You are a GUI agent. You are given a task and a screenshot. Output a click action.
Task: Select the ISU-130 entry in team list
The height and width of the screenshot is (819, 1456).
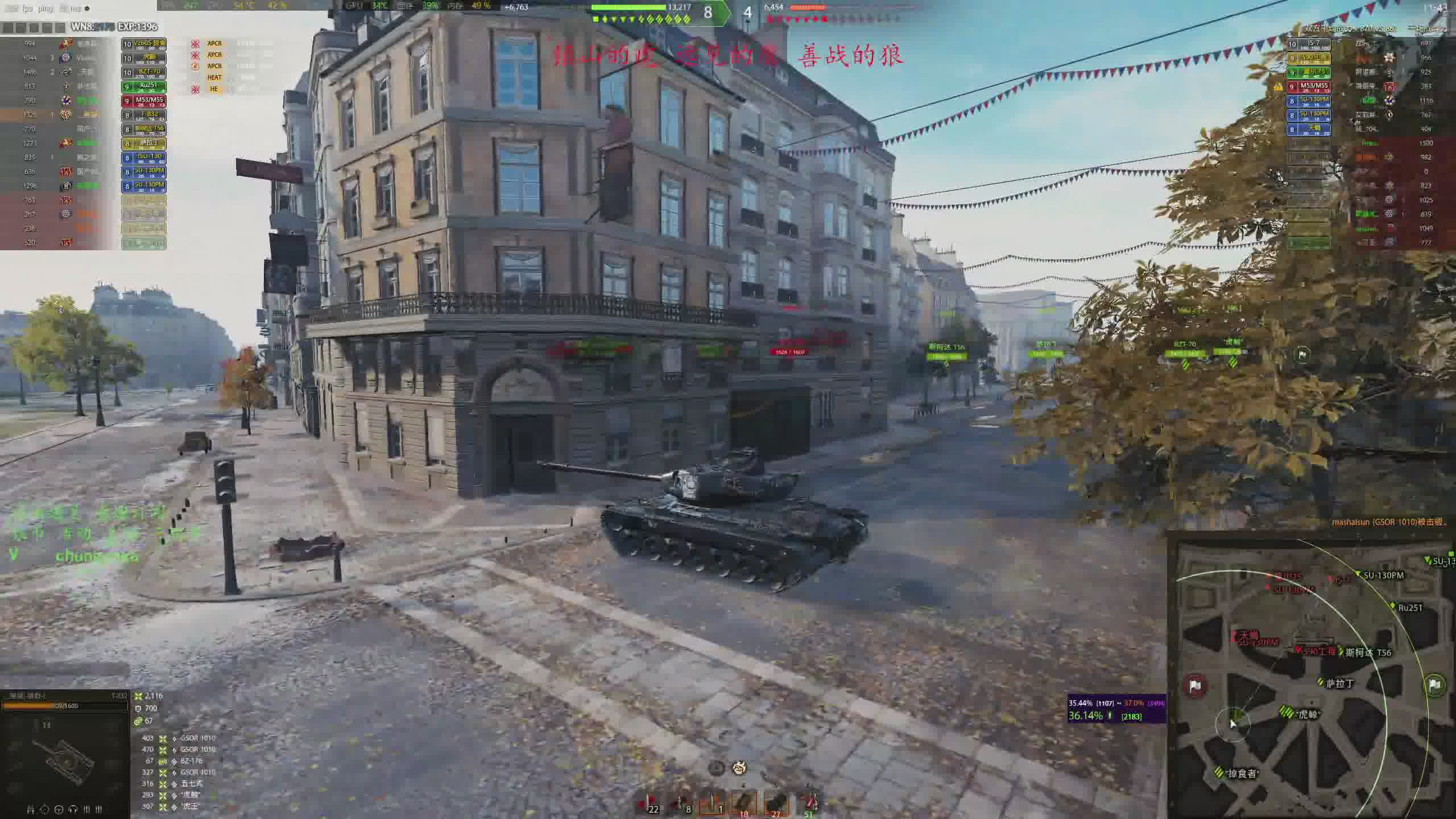143,158
